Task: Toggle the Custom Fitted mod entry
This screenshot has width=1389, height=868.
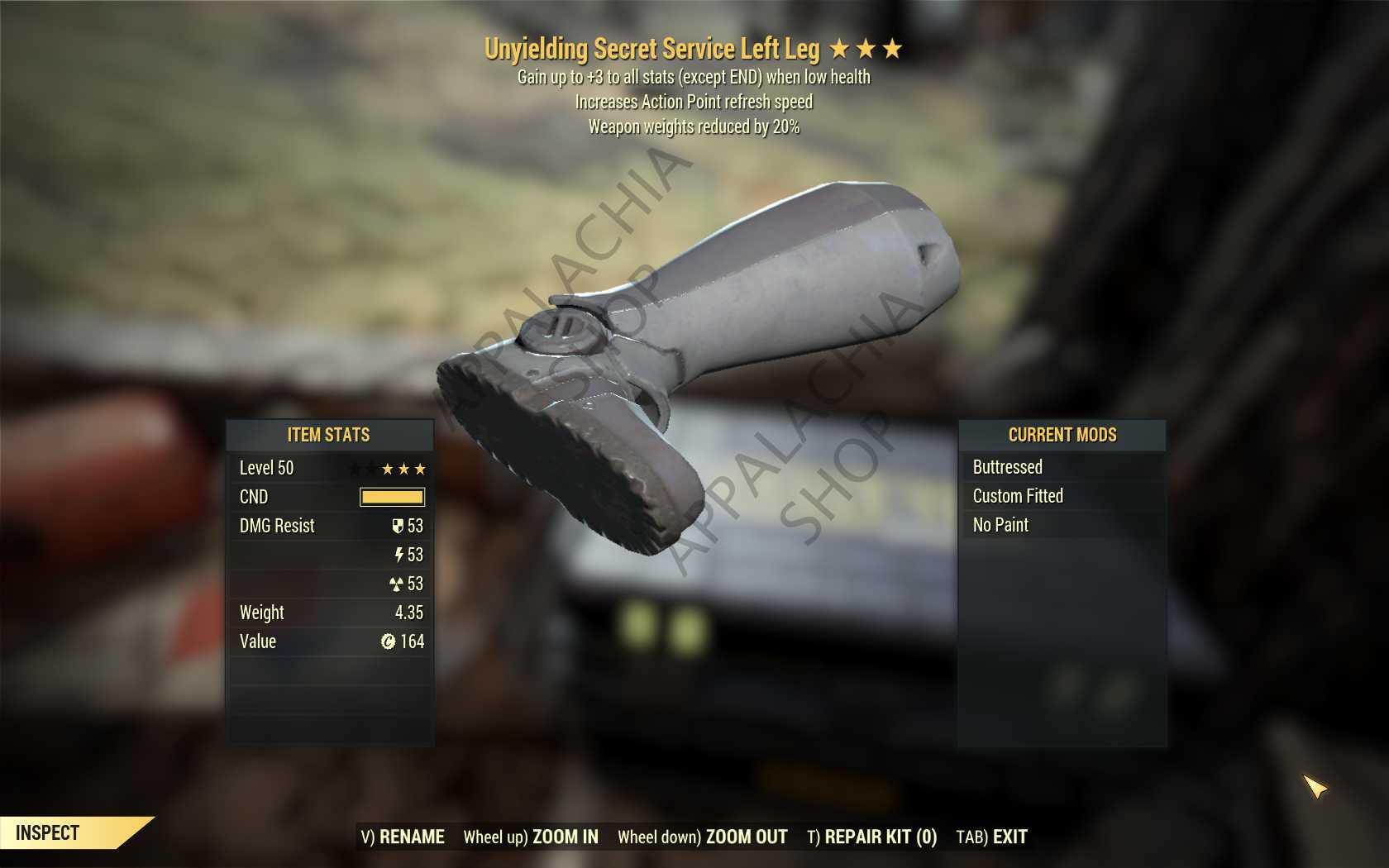Action: click(1017, 496)
